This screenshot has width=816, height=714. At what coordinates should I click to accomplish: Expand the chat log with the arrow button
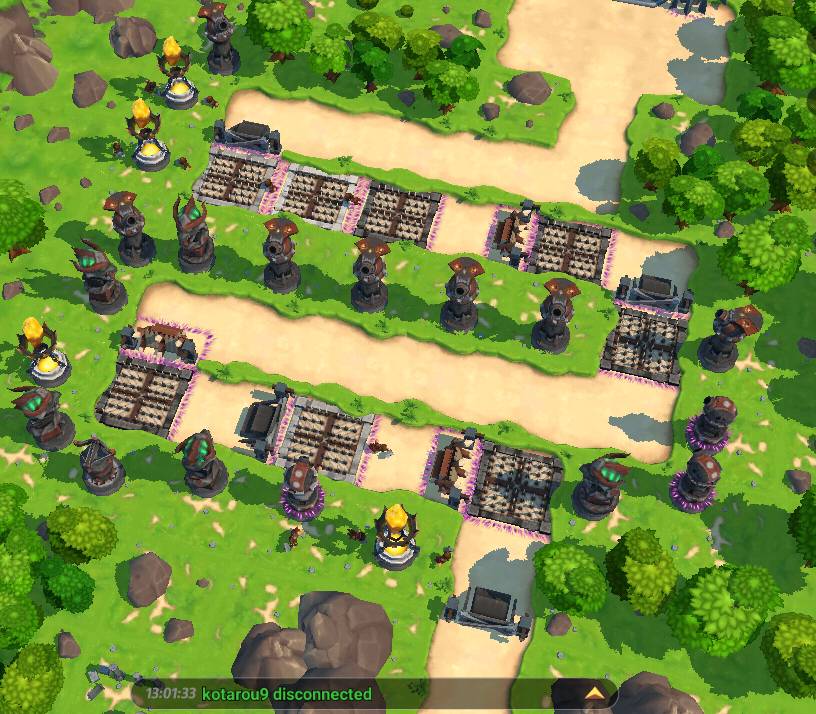[x=594, y=692]
